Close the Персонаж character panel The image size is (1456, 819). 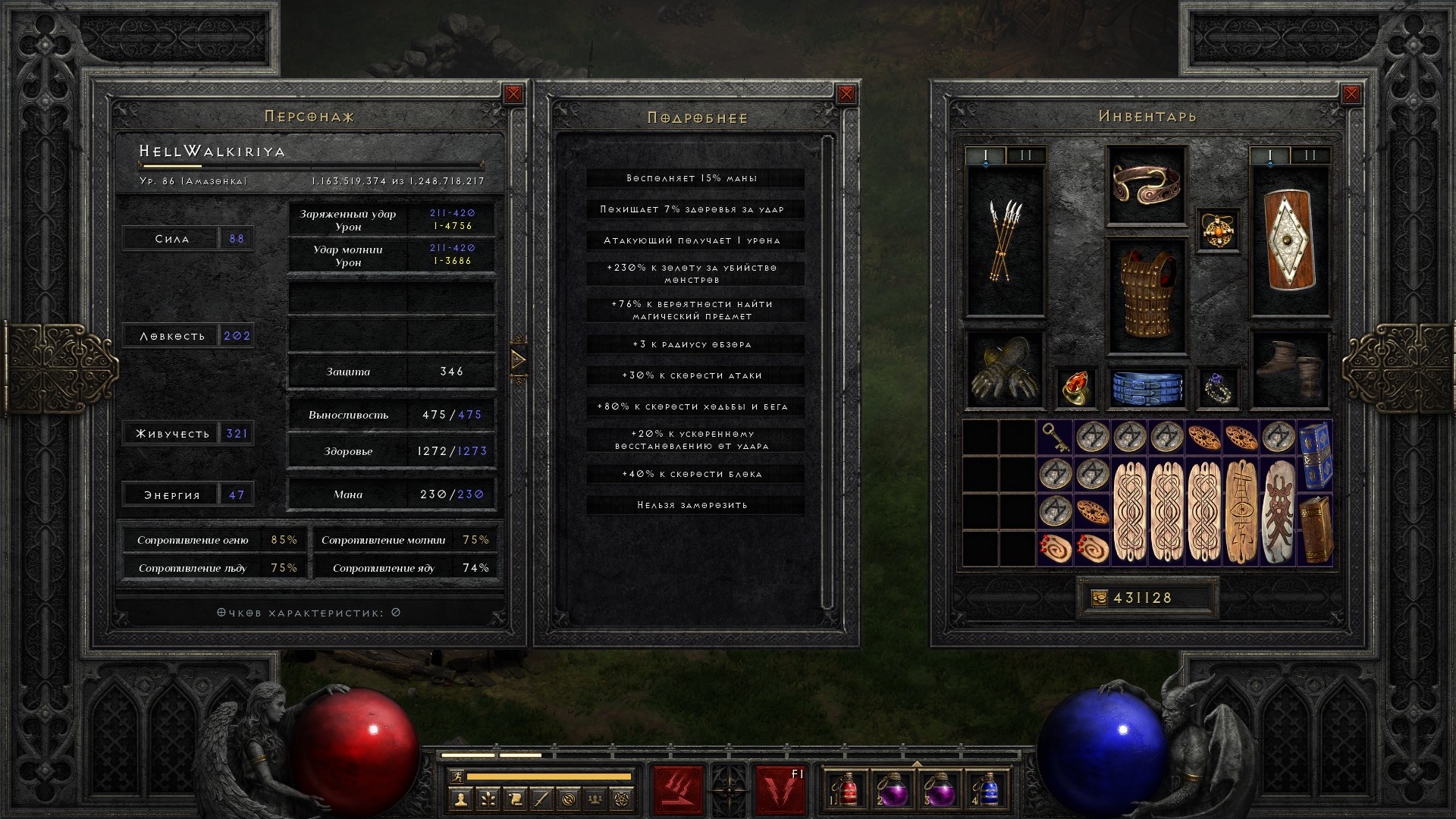pyautogui.click(x=513, y=94)
